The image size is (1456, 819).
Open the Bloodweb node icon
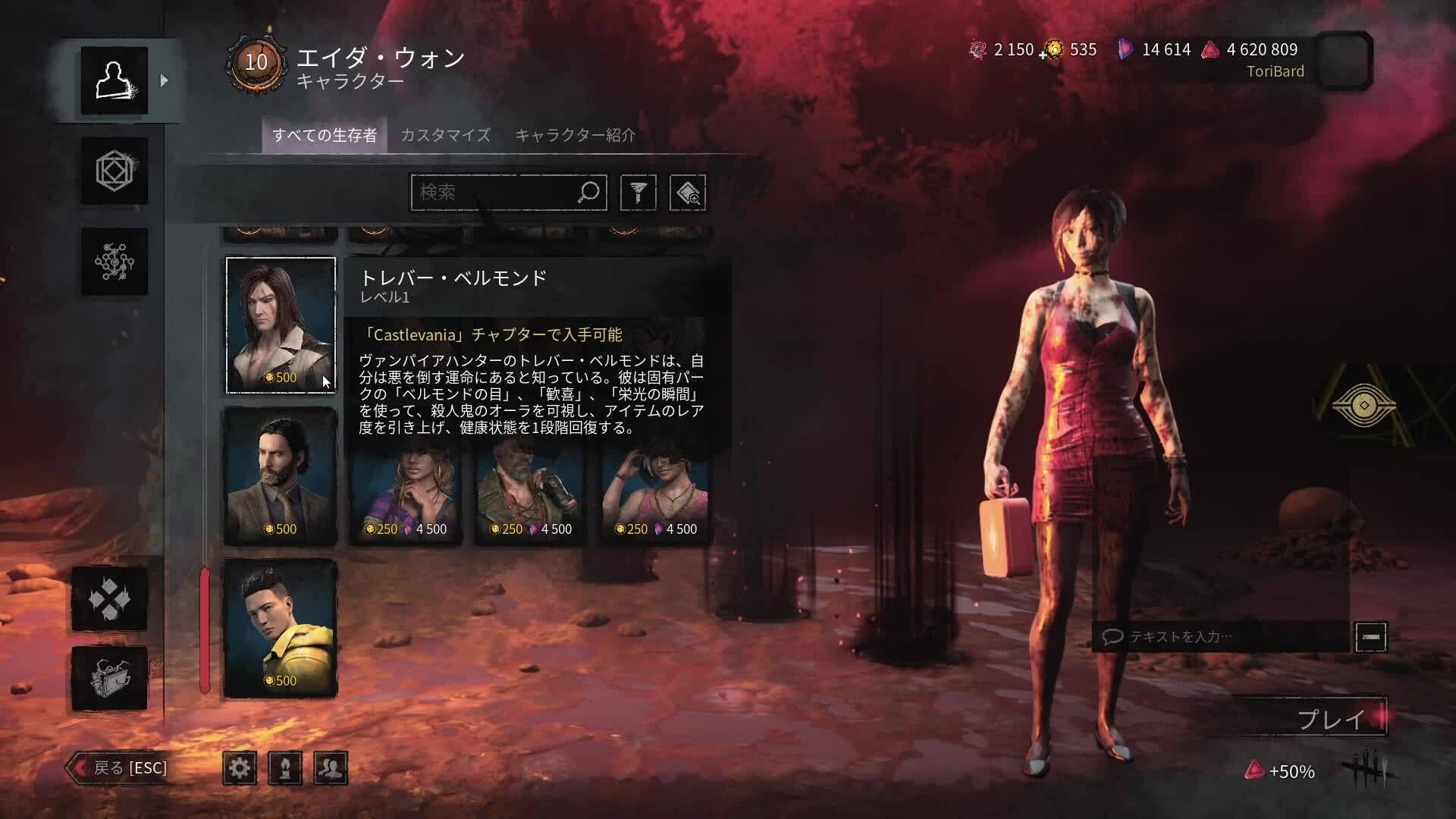point(115,262)
